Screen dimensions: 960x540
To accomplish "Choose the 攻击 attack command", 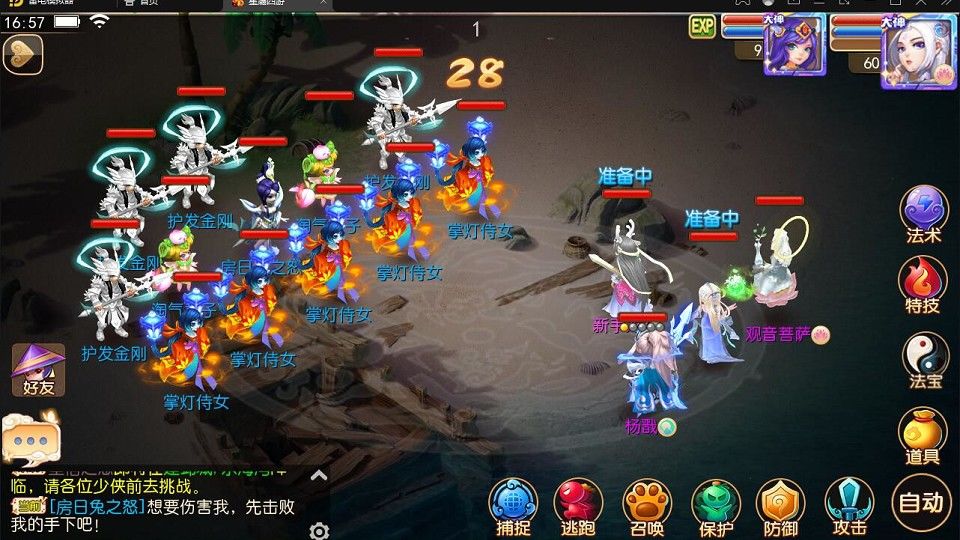I will tap(848, 503).
